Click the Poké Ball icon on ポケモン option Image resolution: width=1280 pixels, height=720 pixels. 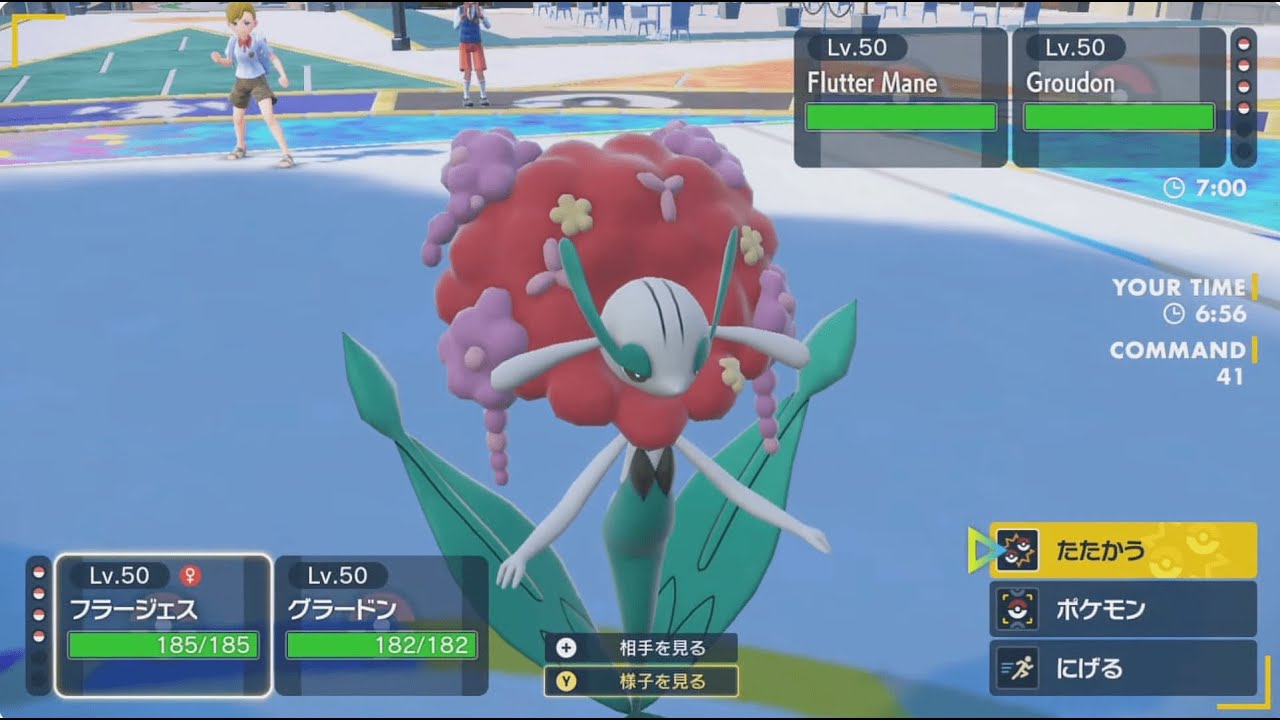1016,608
